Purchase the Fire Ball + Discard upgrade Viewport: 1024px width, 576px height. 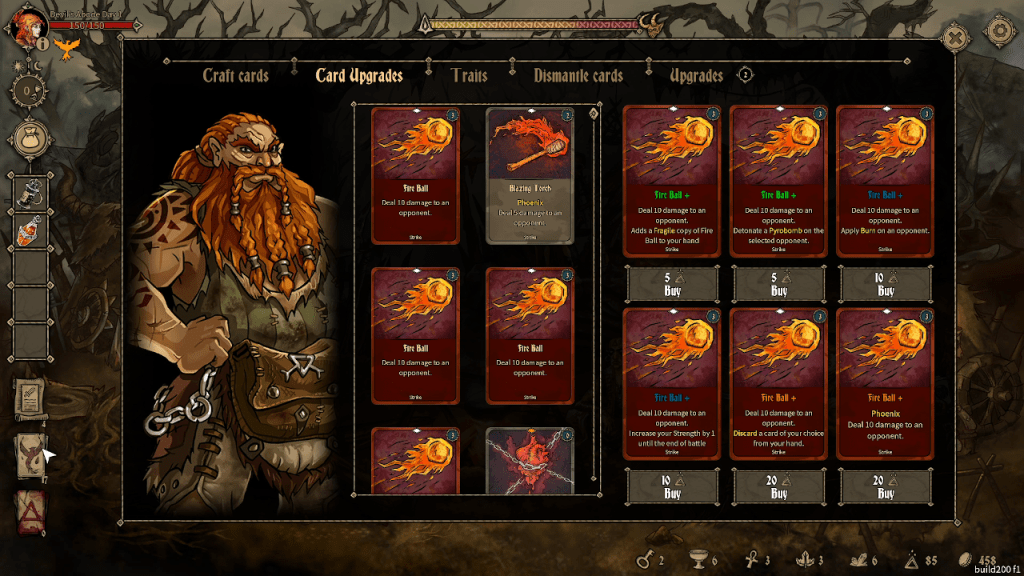(779, 488)
